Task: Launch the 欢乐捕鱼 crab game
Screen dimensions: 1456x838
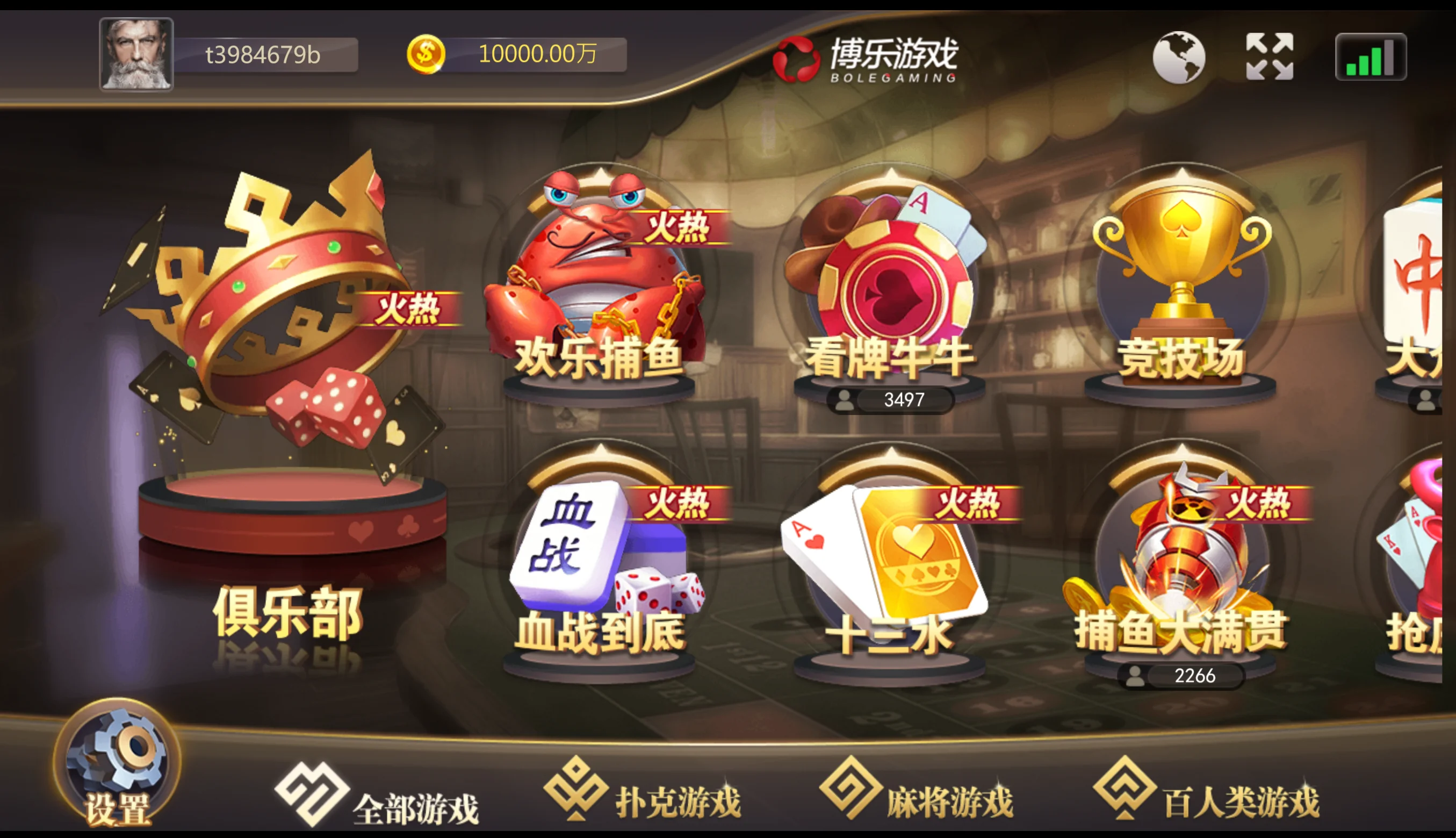Action: tap(600, 288)
